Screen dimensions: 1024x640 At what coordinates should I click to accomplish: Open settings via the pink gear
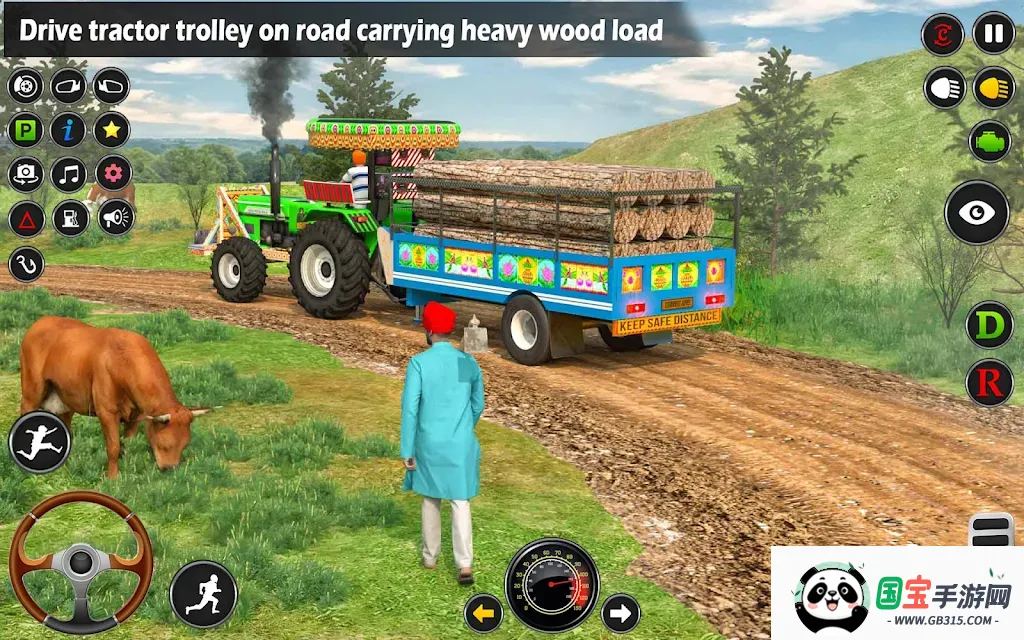[x=112, y=174]
